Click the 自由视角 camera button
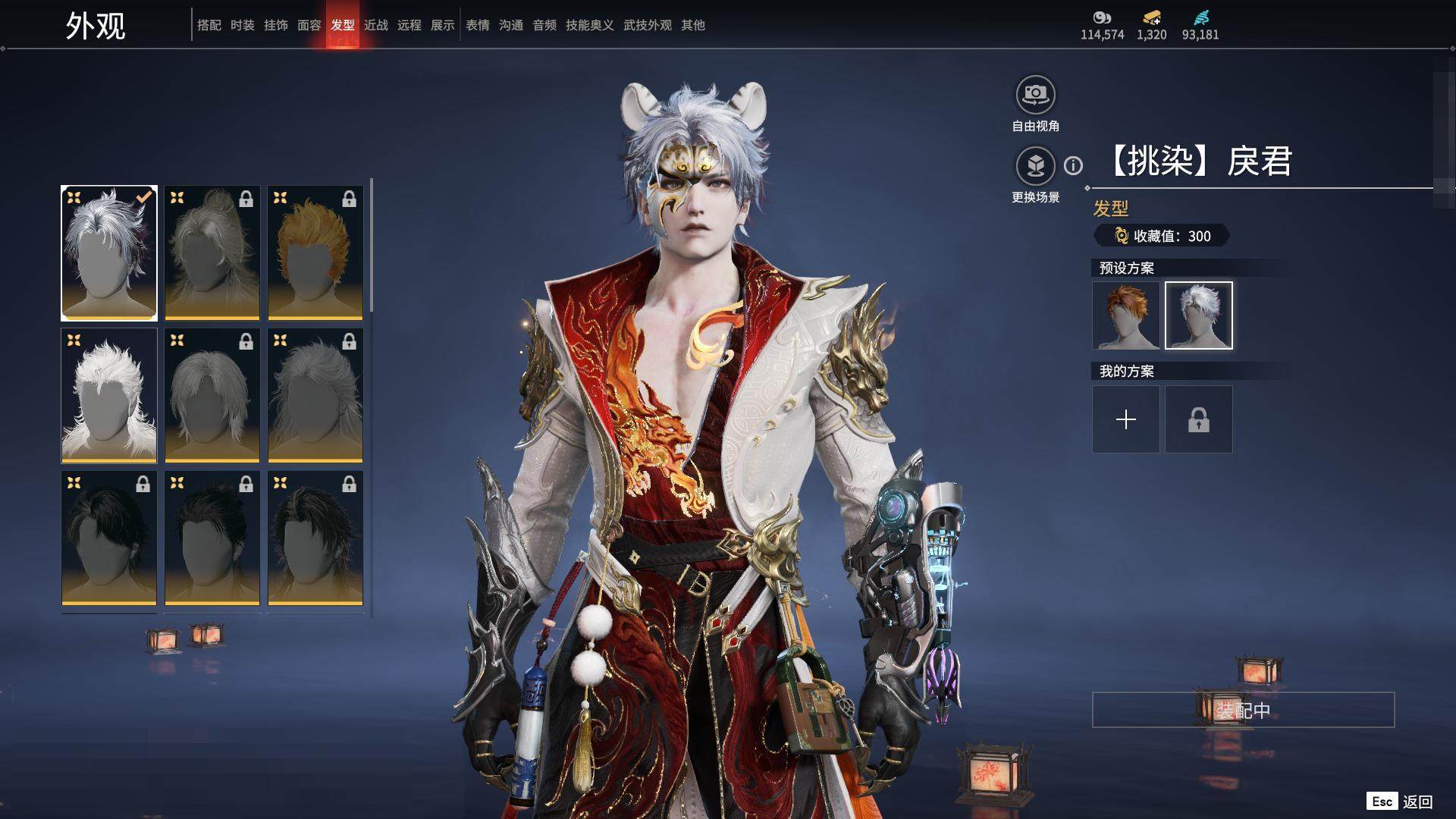This screenshot has width=1456, height=819. point(1035,95)
